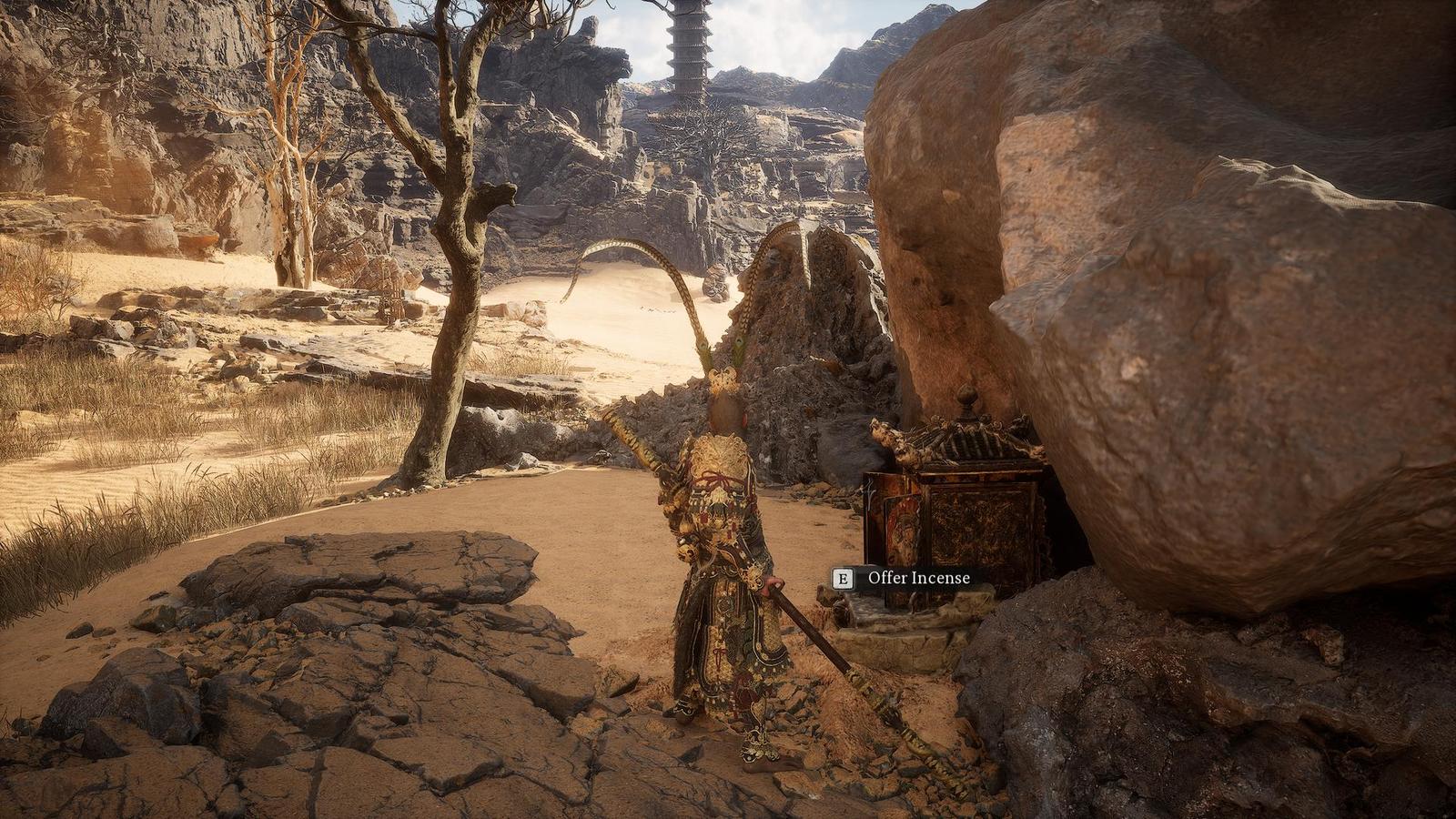The height and width of the screenshot is (819, 1456).
Task: Click the E keybind icon in the prompt
Action: coord(842,577)
